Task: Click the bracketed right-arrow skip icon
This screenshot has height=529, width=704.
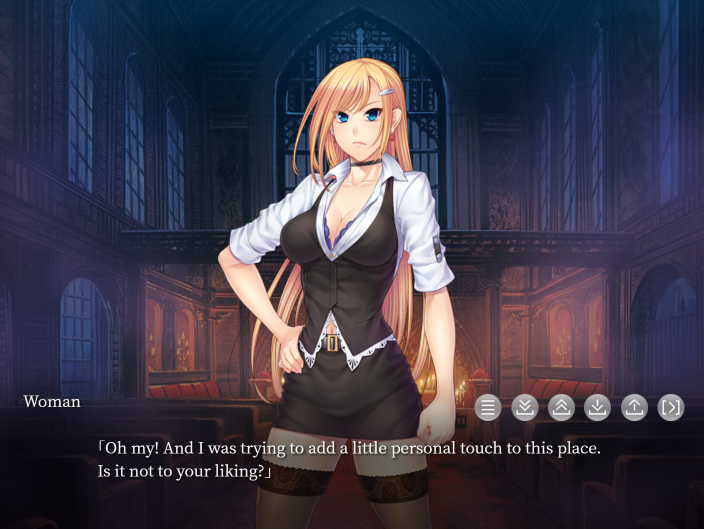Action: [x=671, y=407]
